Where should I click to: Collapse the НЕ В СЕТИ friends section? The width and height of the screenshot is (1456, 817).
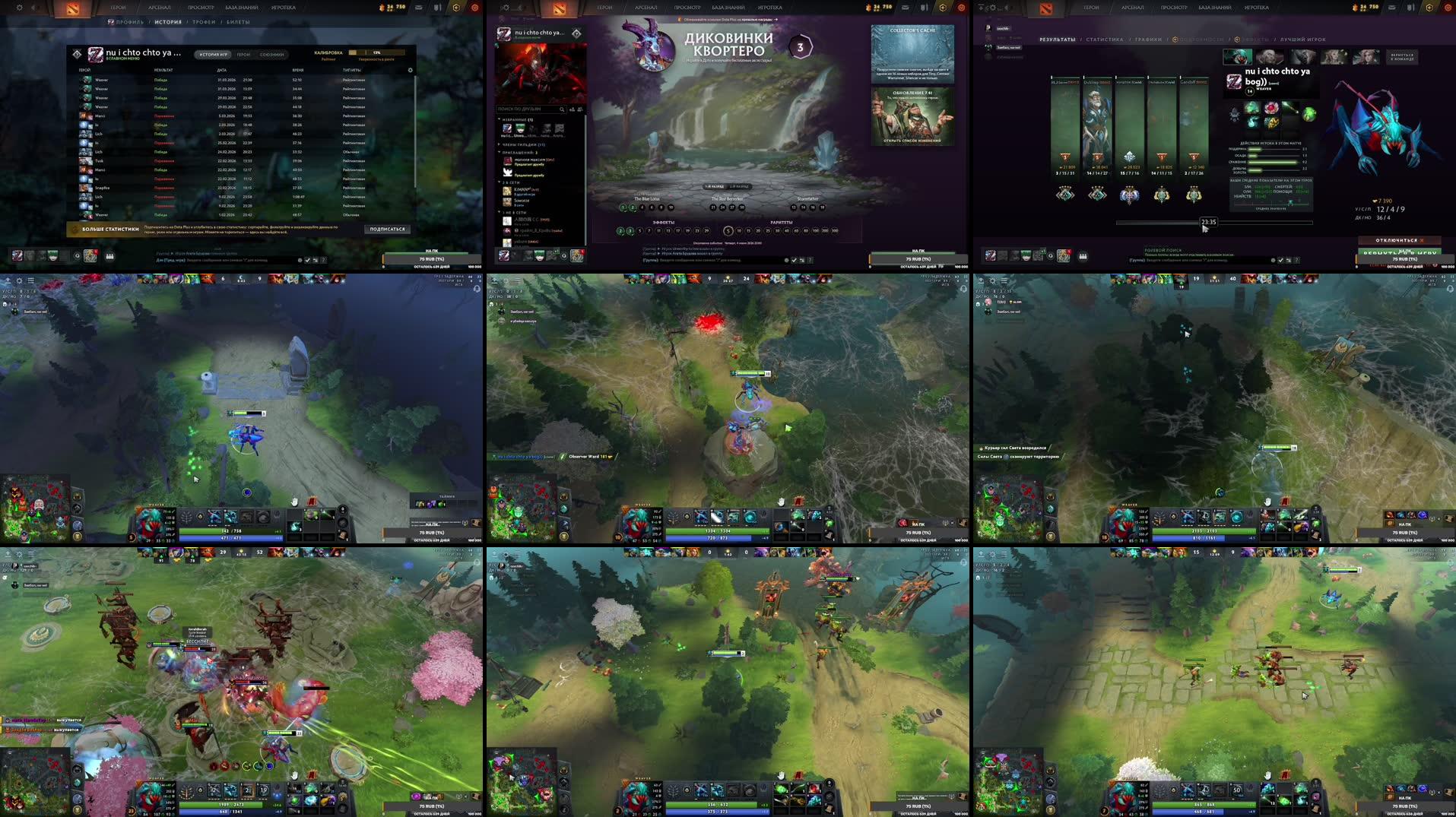pos(499,213)
